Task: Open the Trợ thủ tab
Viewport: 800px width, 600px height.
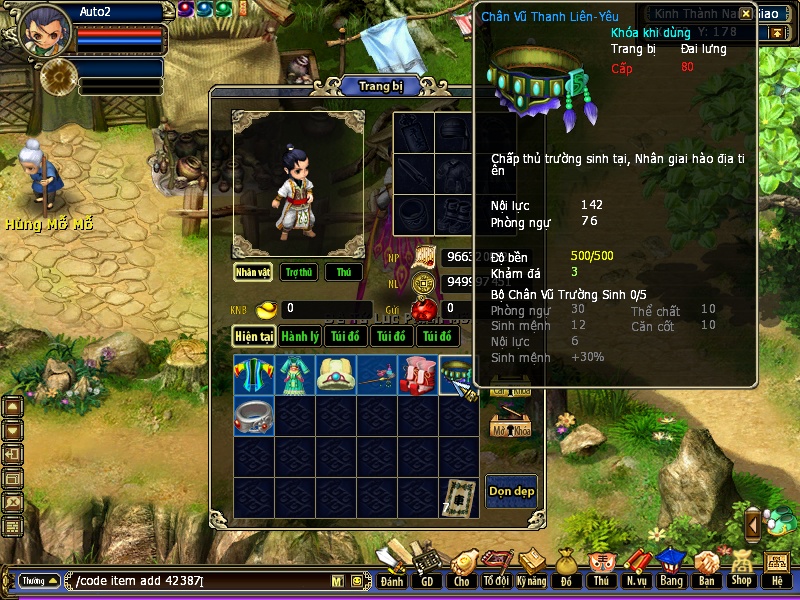Action: (298, 272)
